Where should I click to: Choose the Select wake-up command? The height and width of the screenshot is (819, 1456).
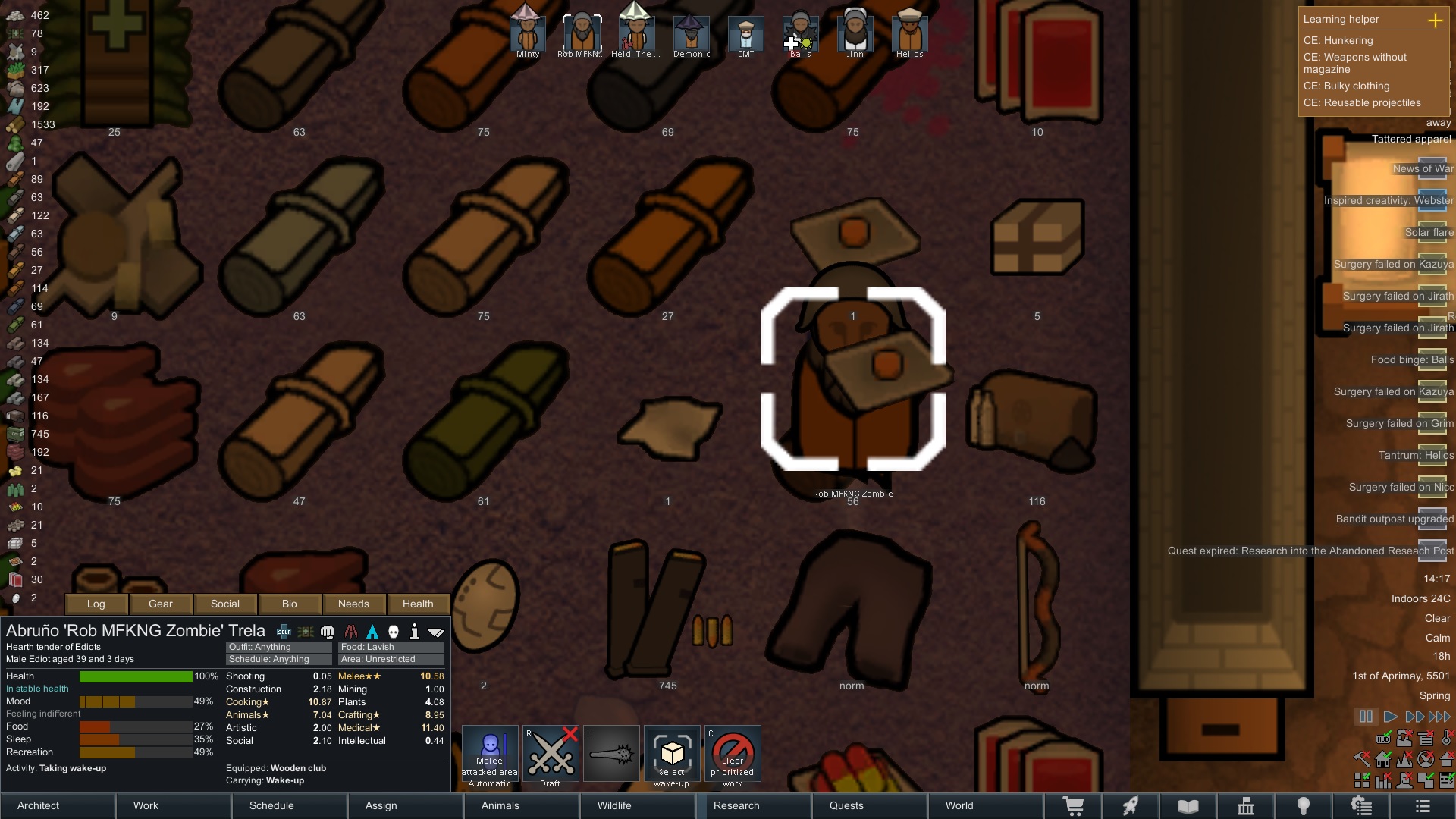click(672, 754)
